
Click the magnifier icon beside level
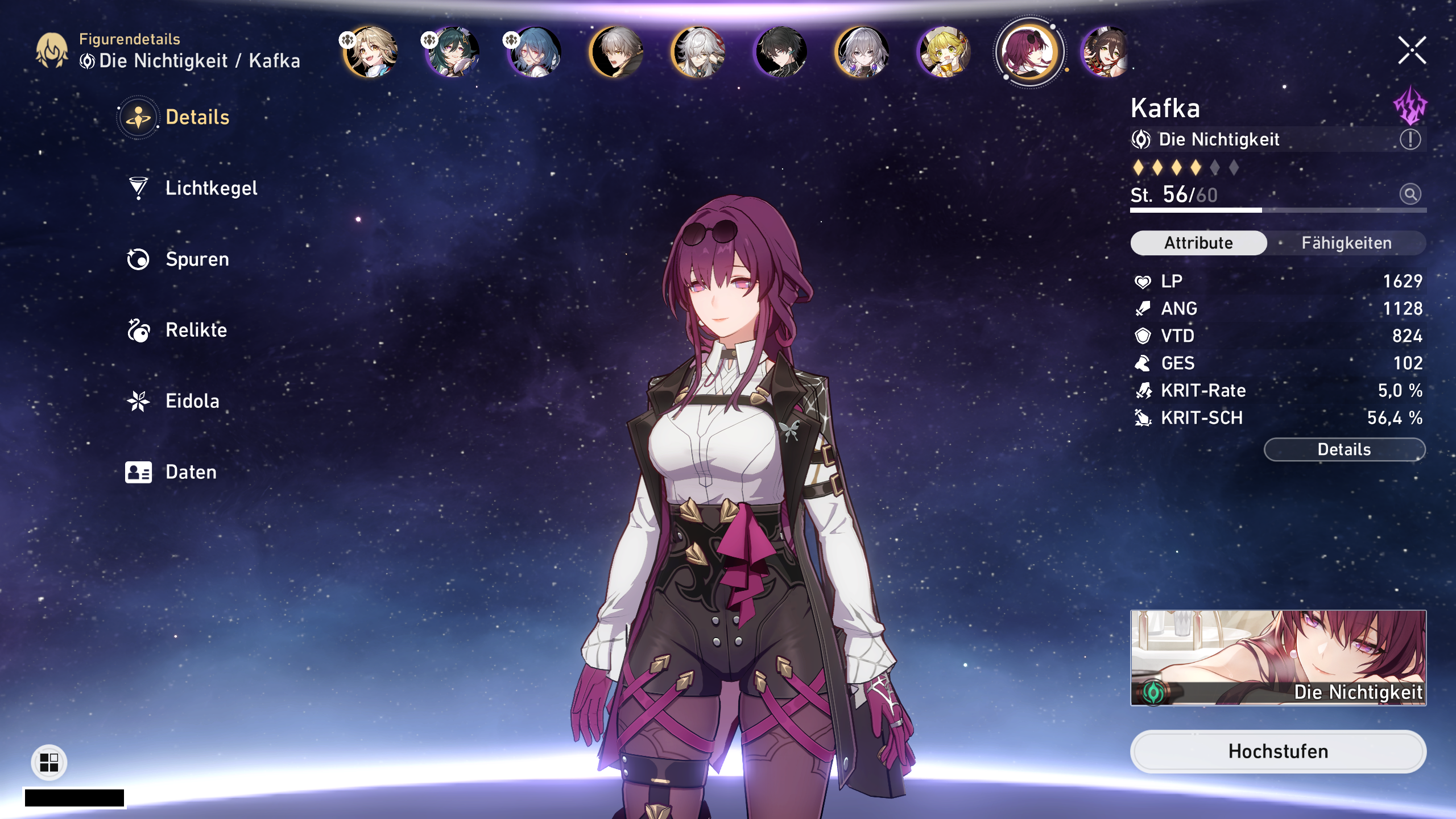point(1410,195)
